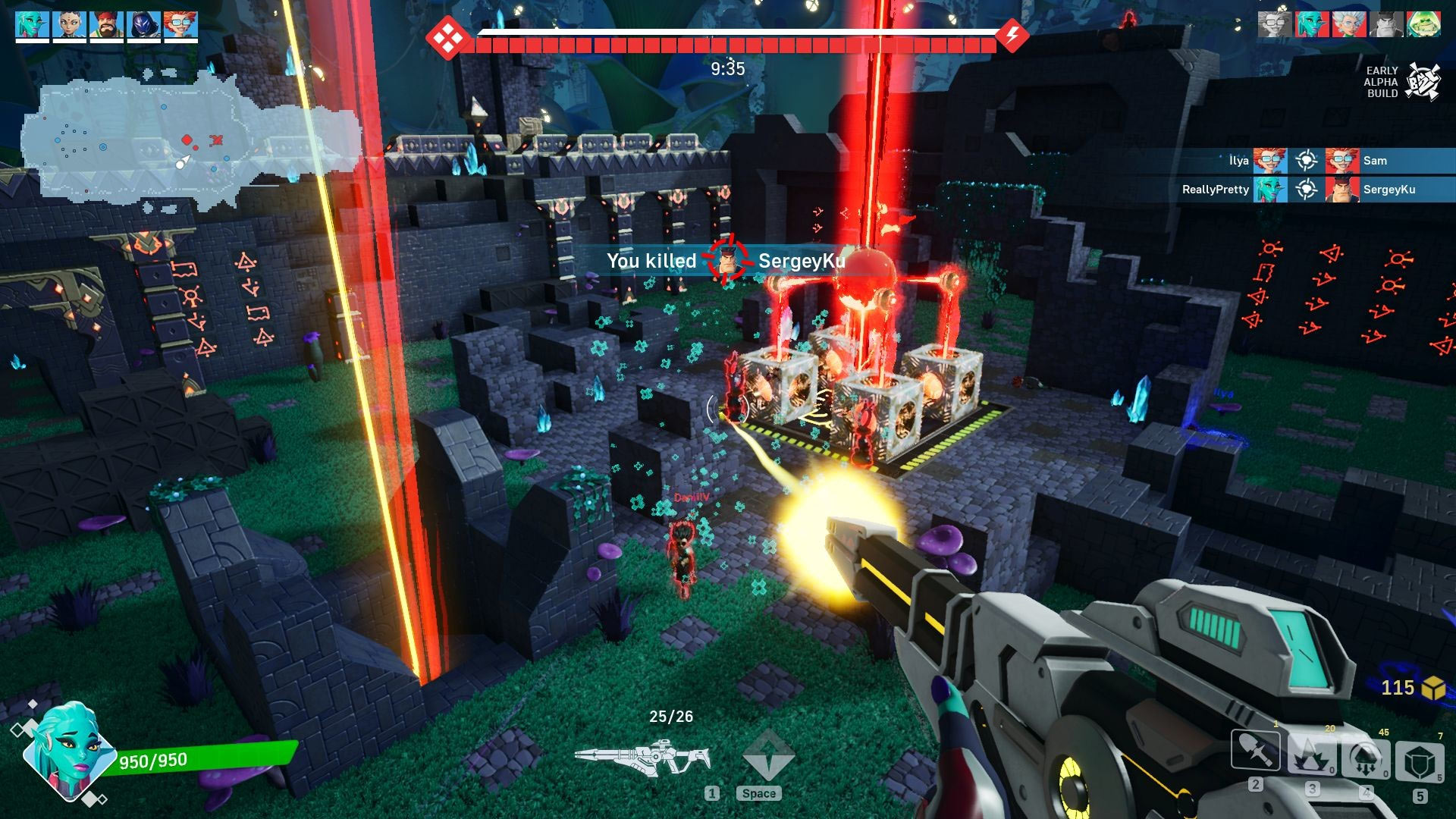This screenshot has width=1456, height=819.
Task: Select the shovel tool slot
Action: [1256, 751]
